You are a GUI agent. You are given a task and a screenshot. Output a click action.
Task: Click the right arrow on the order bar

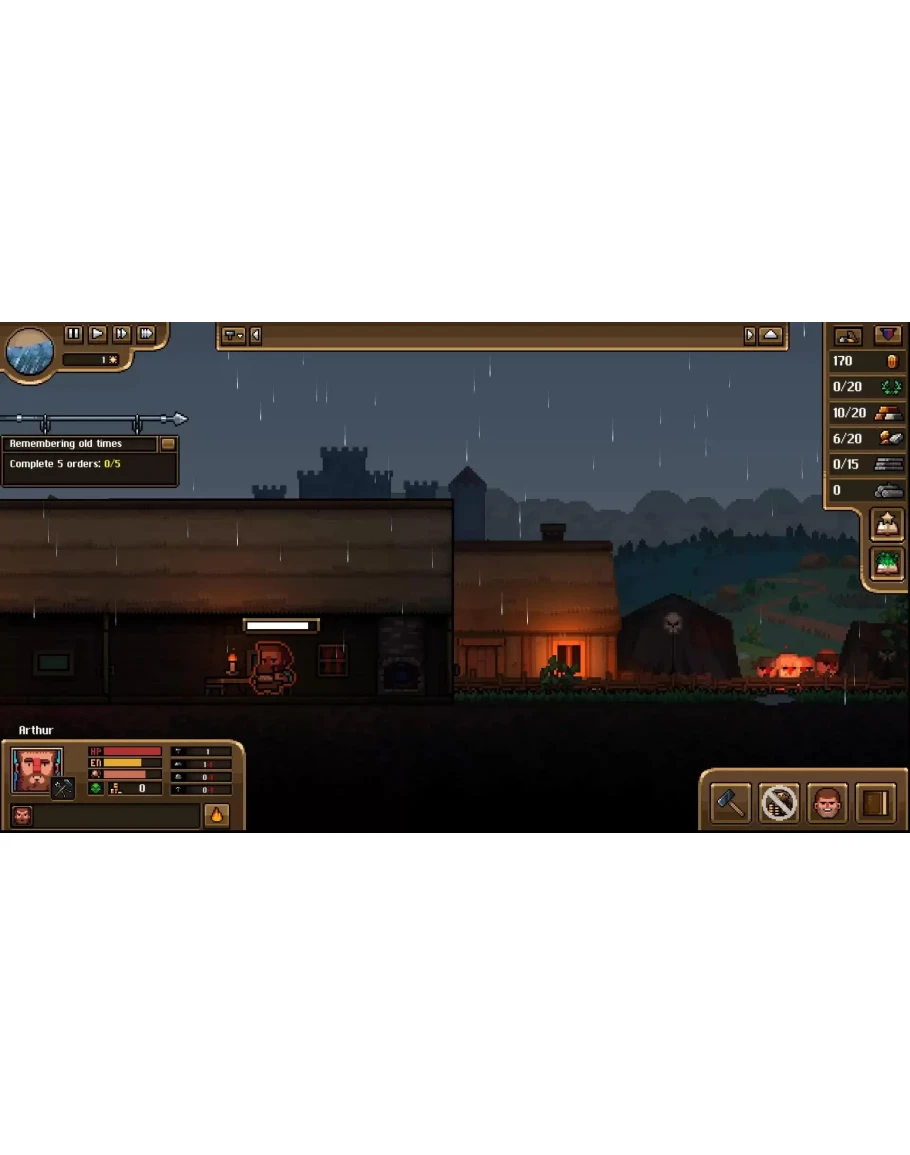coord(750,336)
